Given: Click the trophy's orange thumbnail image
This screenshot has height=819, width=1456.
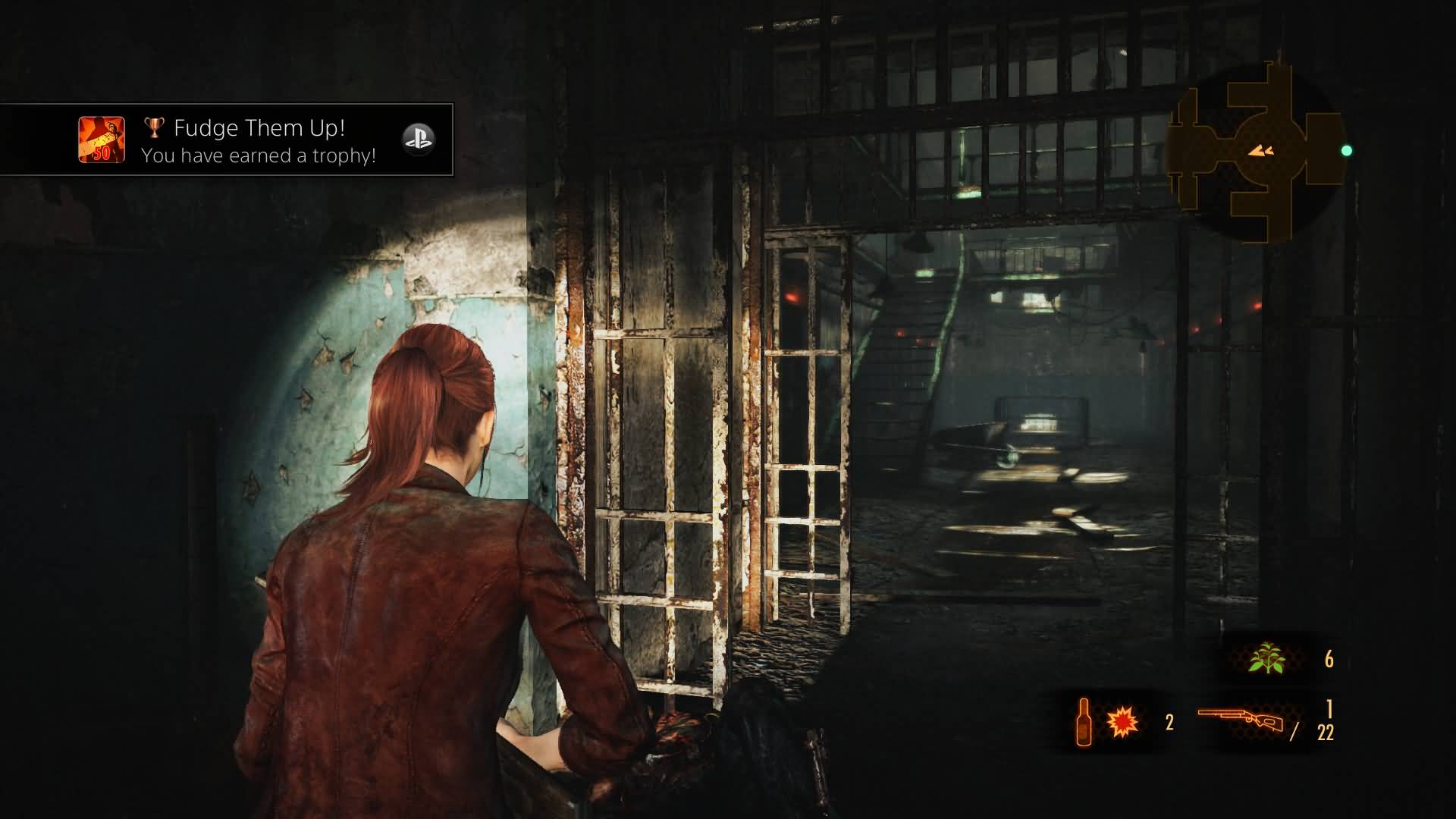Looking at the screenshot, I should (x=102, y=140).
